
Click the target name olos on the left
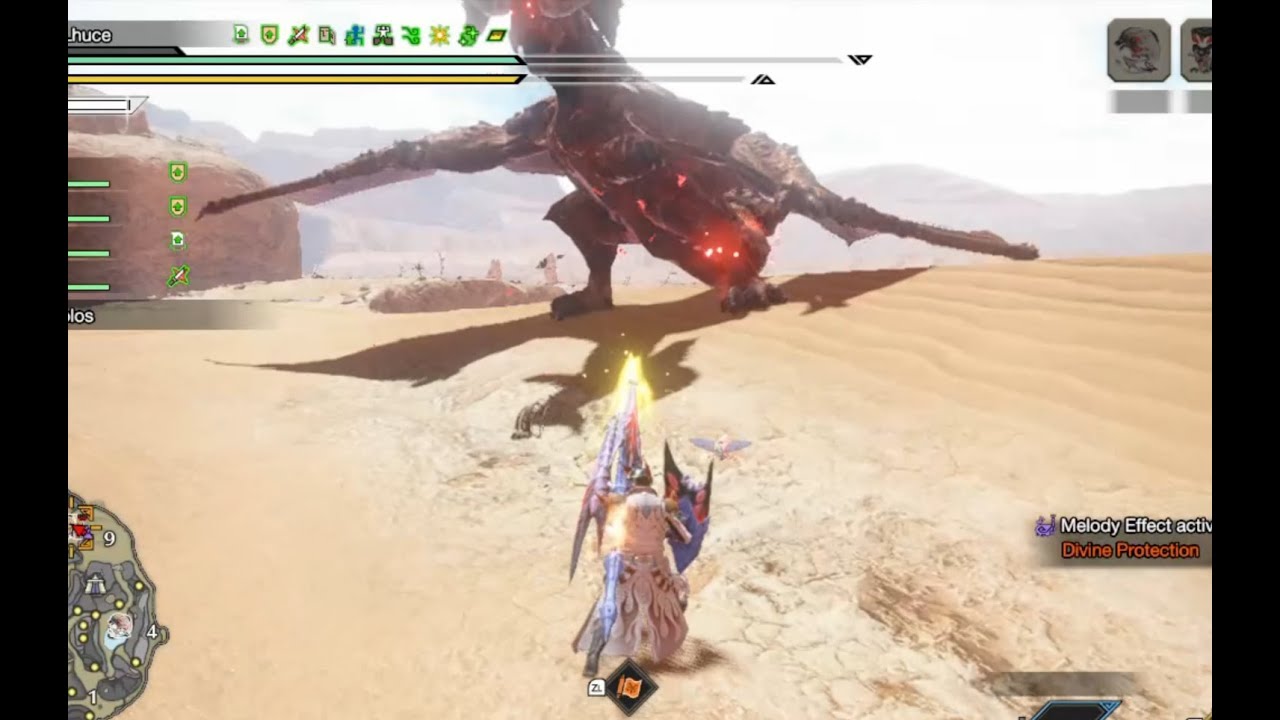pyautogui.click(x=80, y=316)
